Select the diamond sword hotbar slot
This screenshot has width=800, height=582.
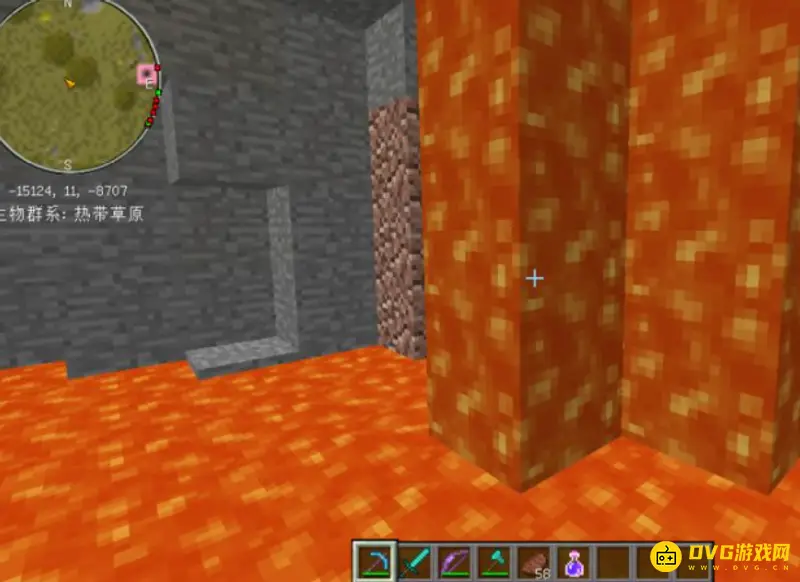click(411, 562)
